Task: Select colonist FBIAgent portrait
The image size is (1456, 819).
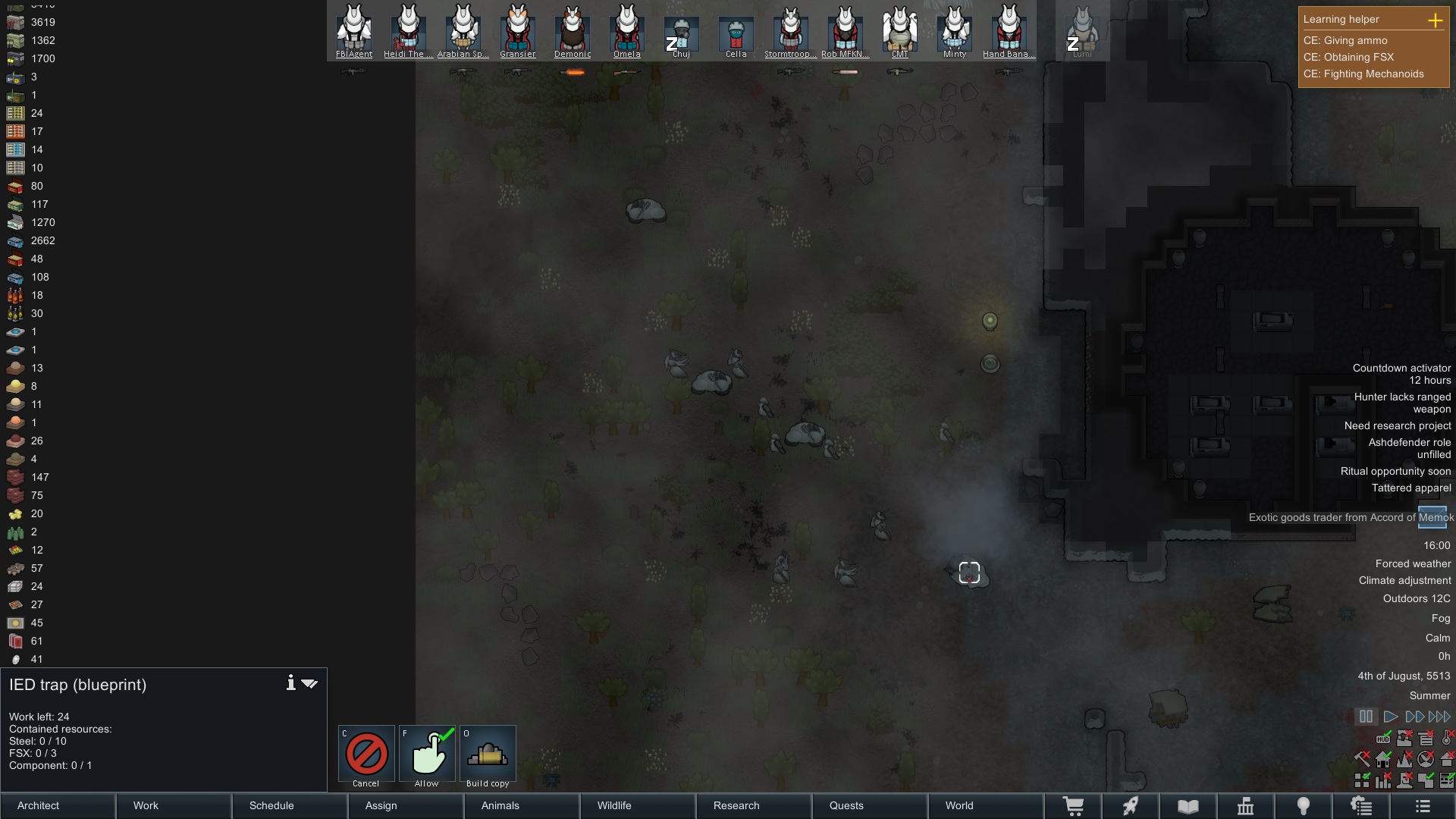Action: click(354, 32)
